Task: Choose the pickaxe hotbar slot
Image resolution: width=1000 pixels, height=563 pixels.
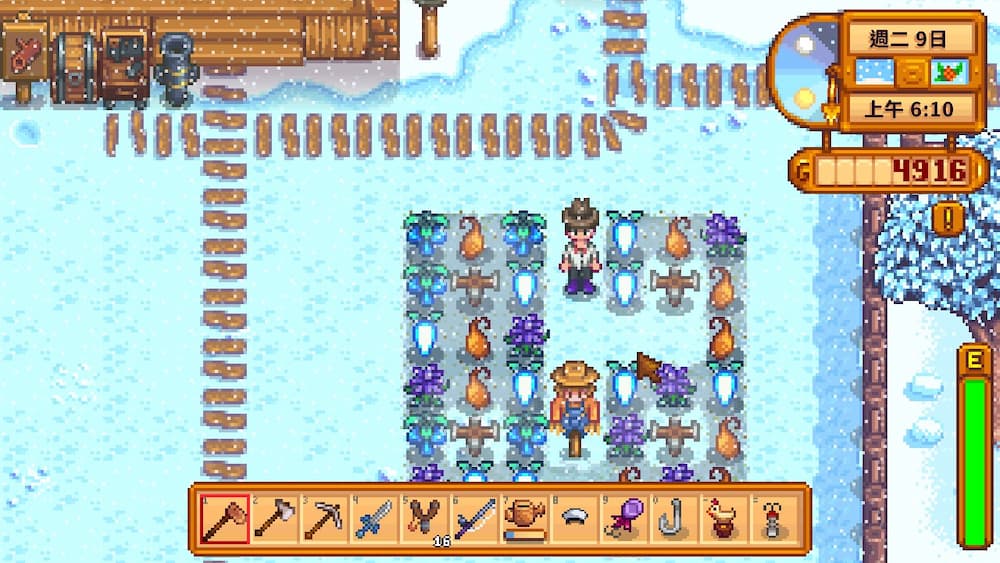Action: coord(325,519)
